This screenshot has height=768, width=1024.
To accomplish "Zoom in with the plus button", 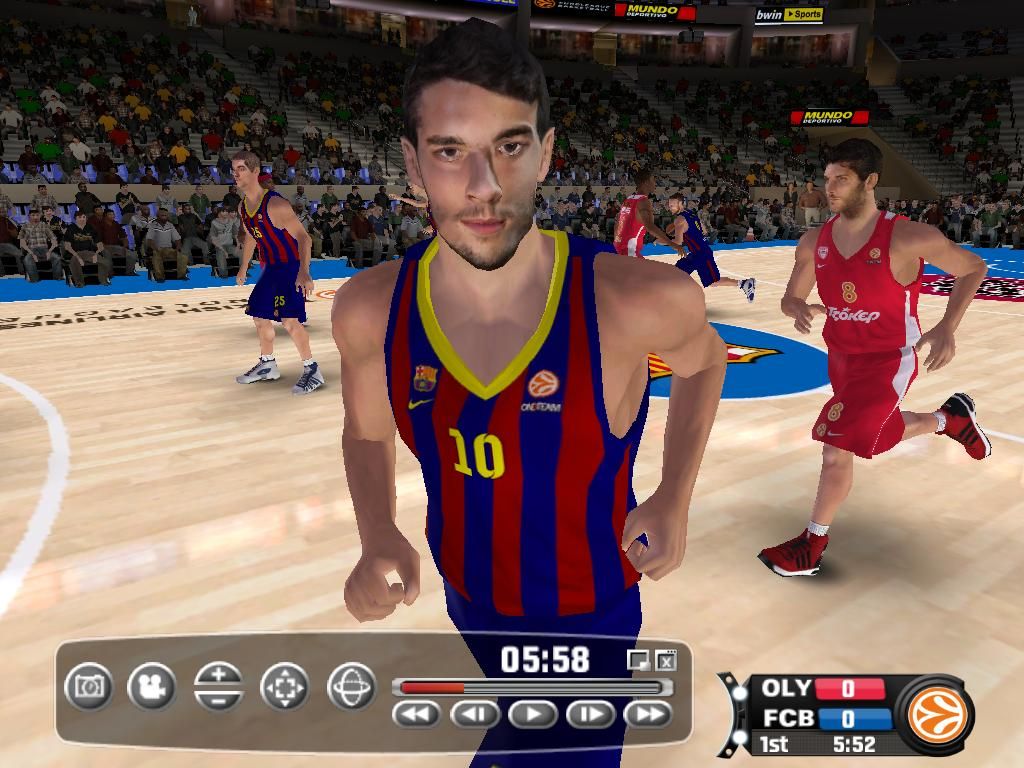I will tap(219, 674).
